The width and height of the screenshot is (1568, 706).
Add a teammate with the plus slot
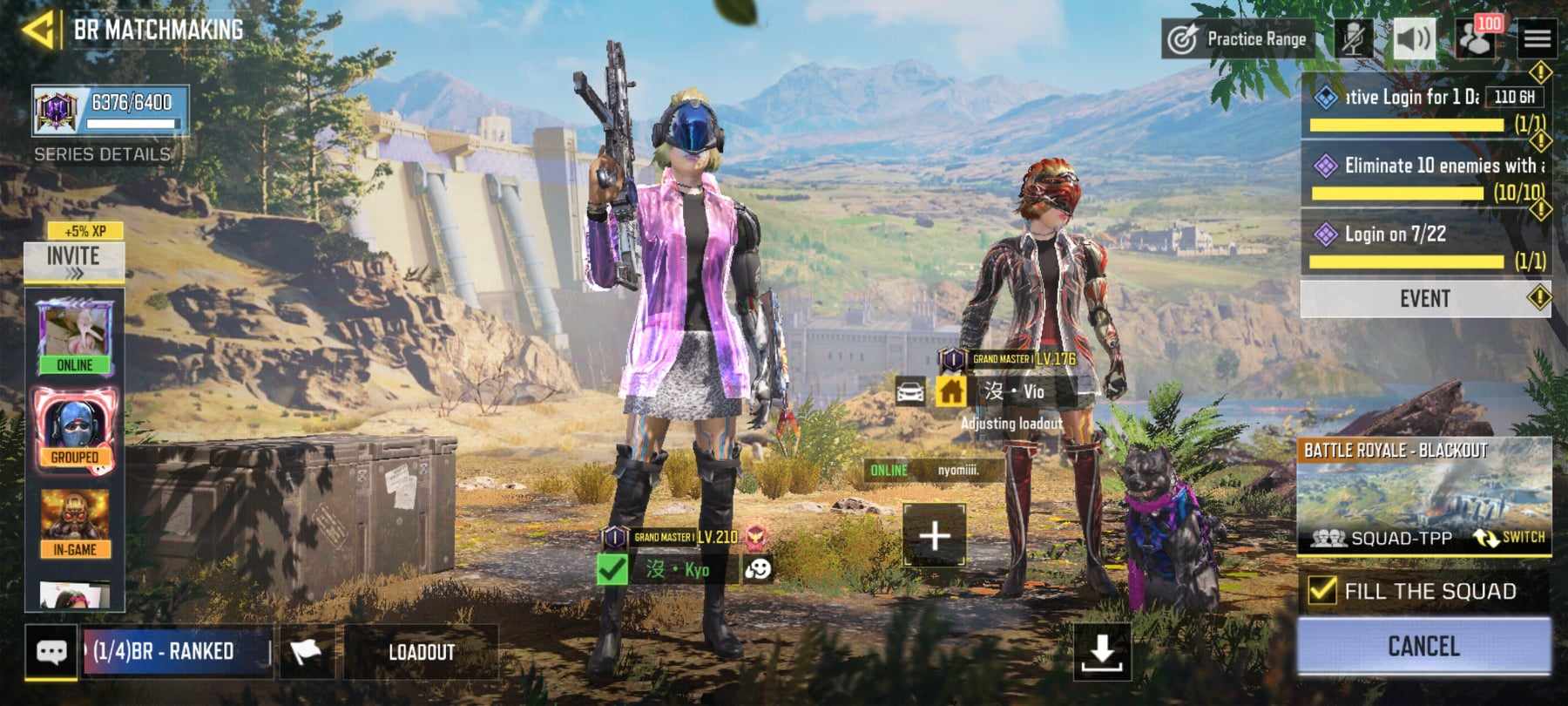point(934,535)
